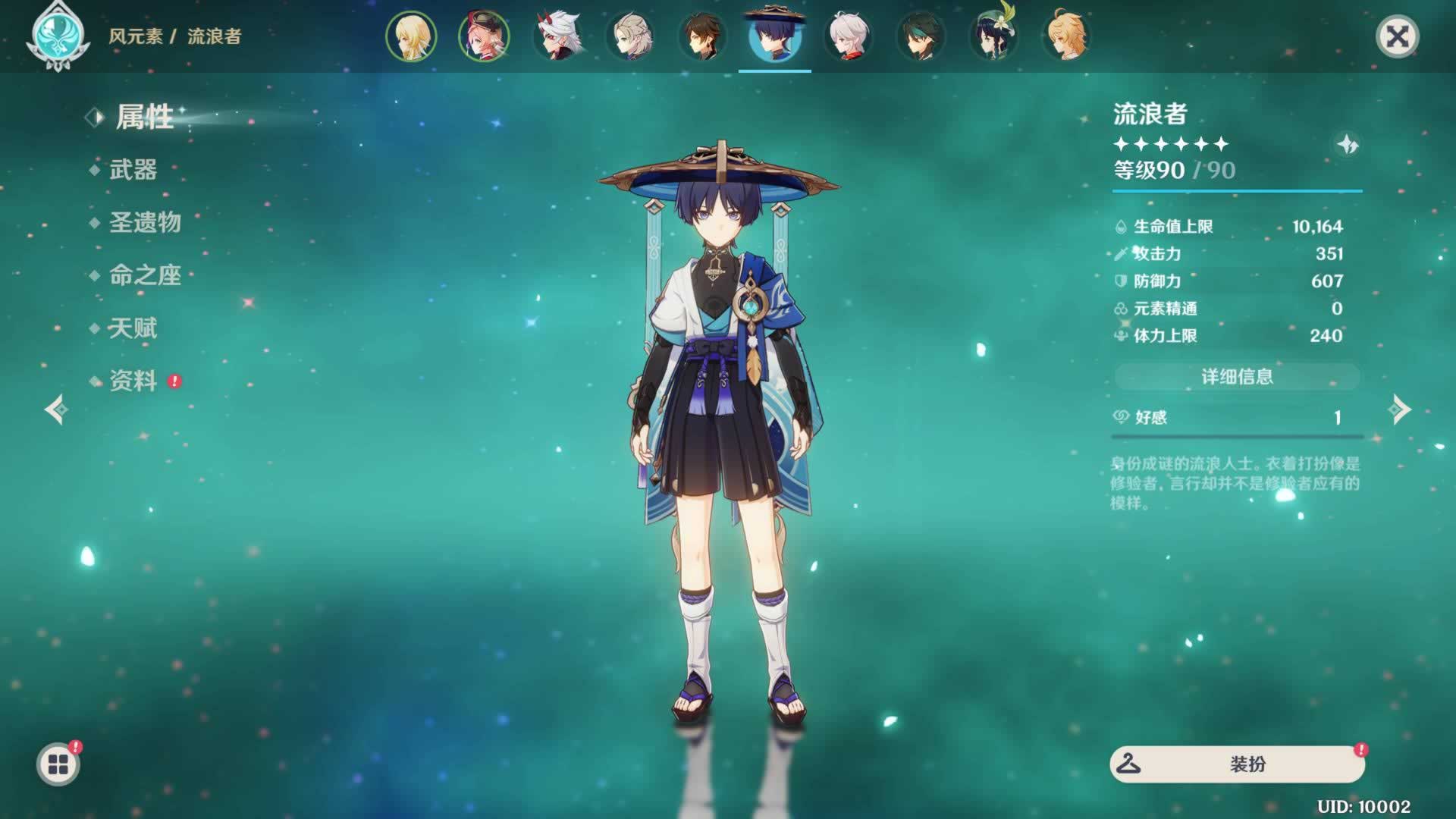
Task: Select the Venti portrait with green flowered hat
Action: pyautogui.click(x=993, y=36)
